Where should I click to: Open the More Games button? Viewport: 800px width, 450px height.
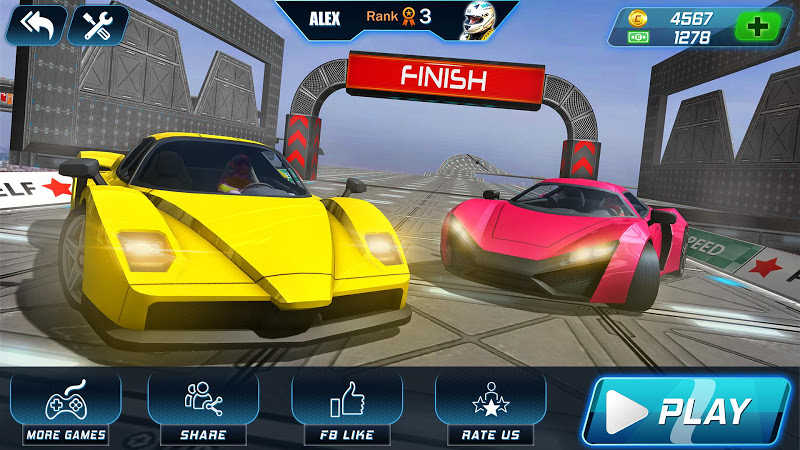(67, 407)
